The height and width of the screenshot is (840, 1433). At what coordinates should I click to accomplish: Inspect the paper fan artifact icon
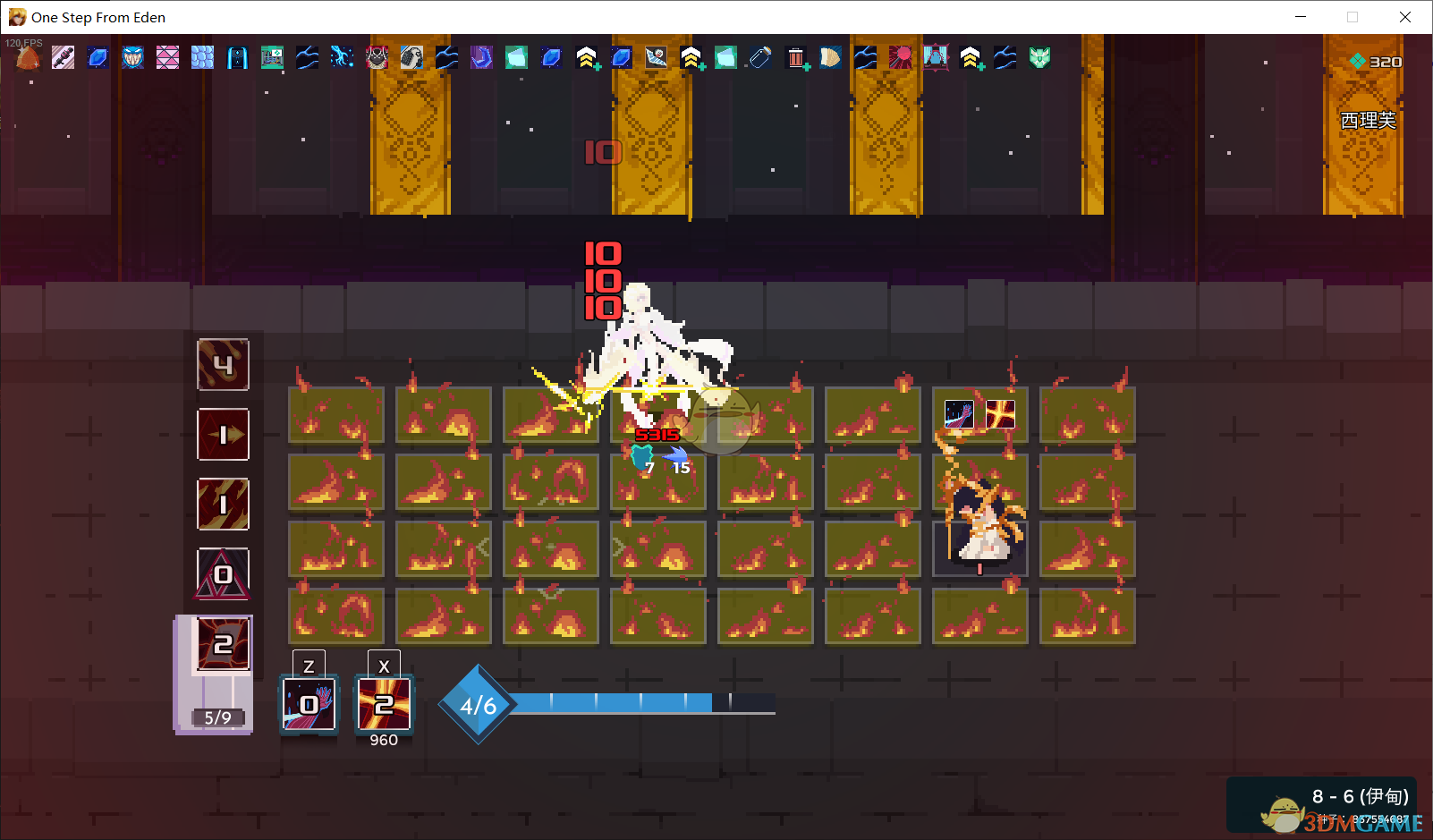(830, 58)
